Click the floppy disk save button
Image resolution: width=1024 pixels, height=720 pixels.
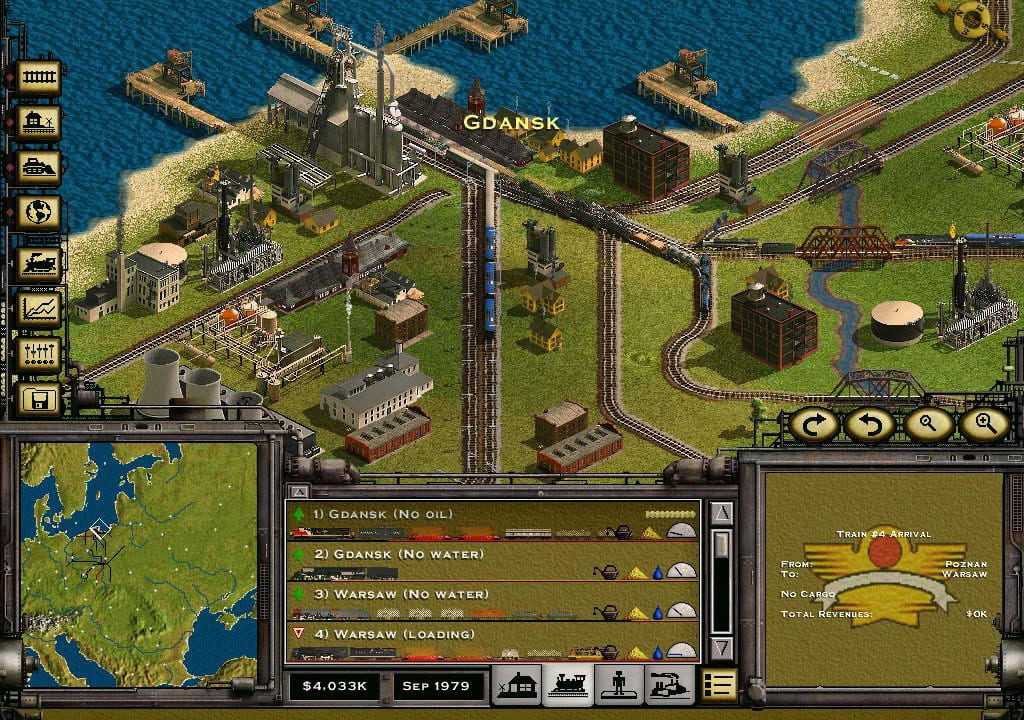click(41, 400)
